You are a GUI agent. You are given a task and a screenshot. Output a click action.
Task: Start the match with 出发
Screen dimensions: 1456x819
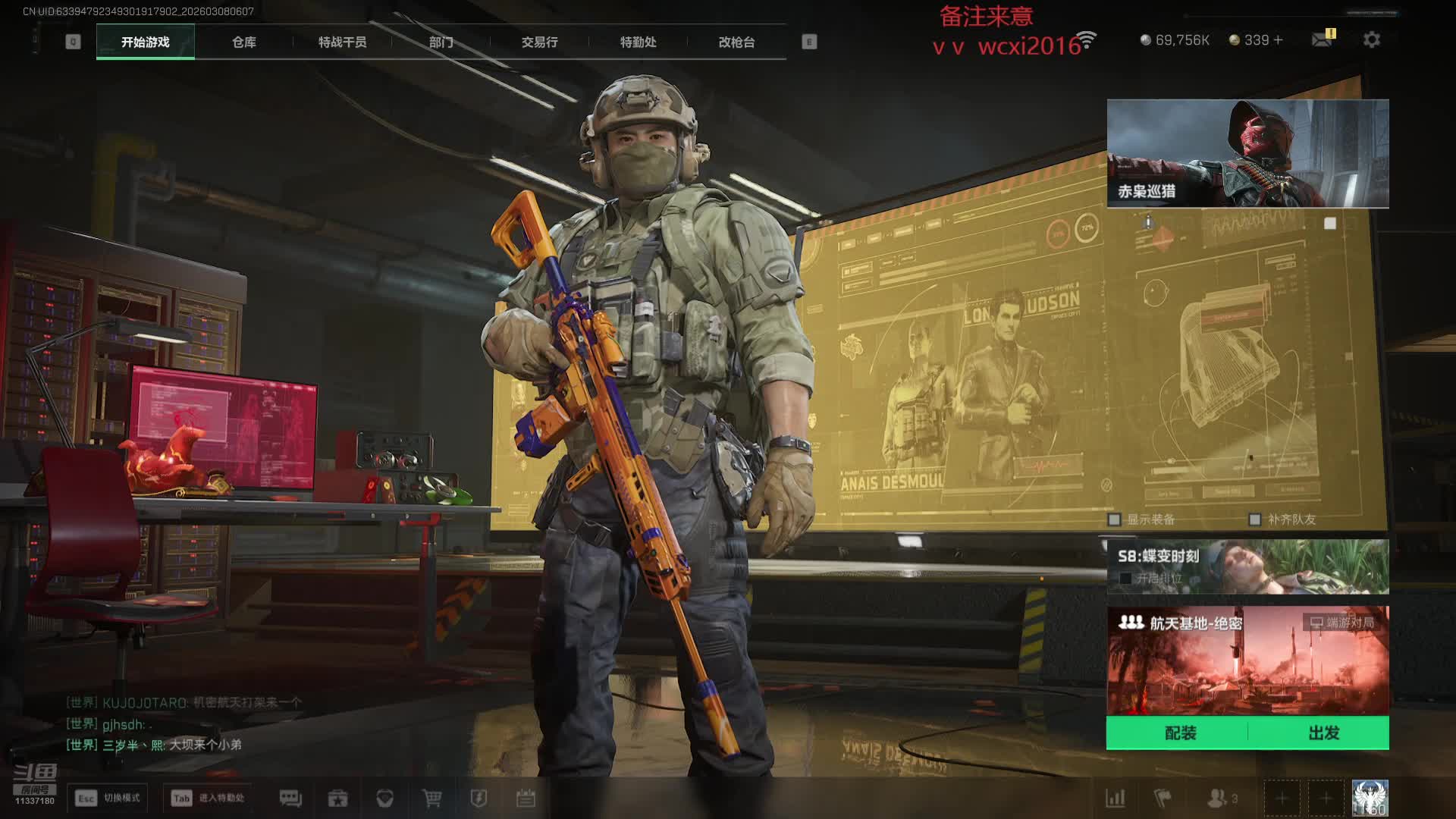1323,733
